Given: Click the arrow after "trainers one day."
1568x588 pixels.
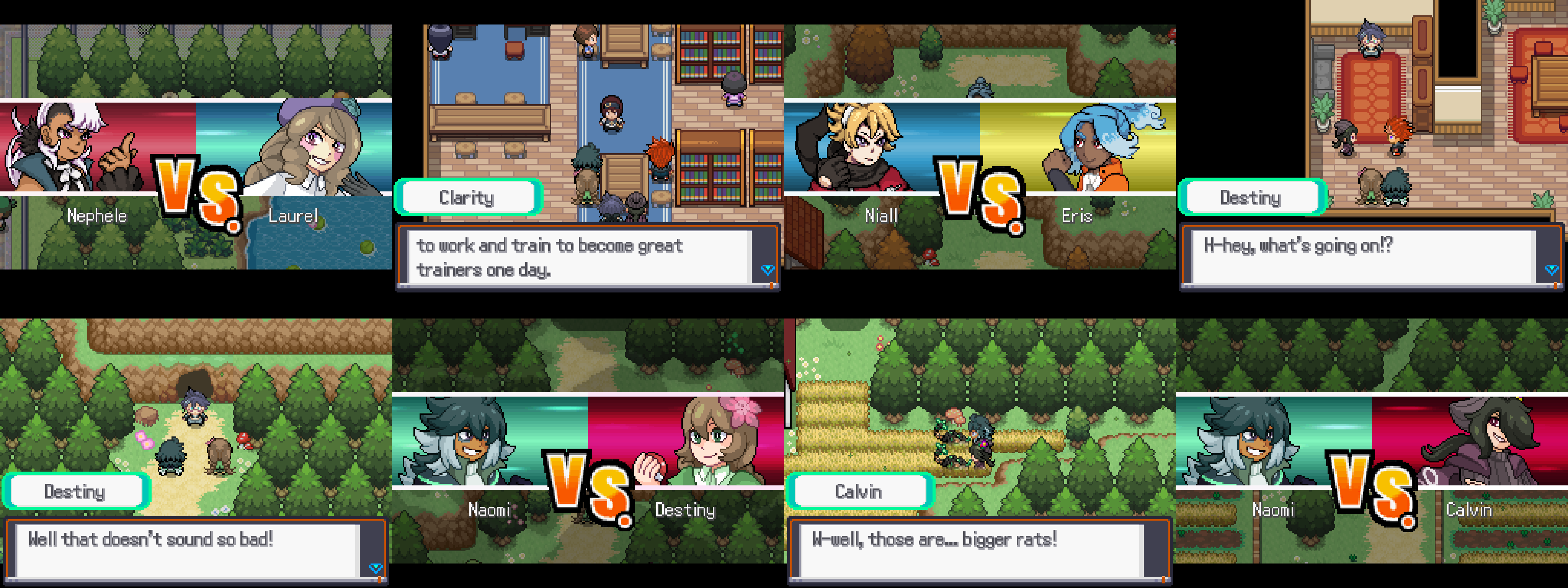Looking at the screenshot, I should click(767, 269).
